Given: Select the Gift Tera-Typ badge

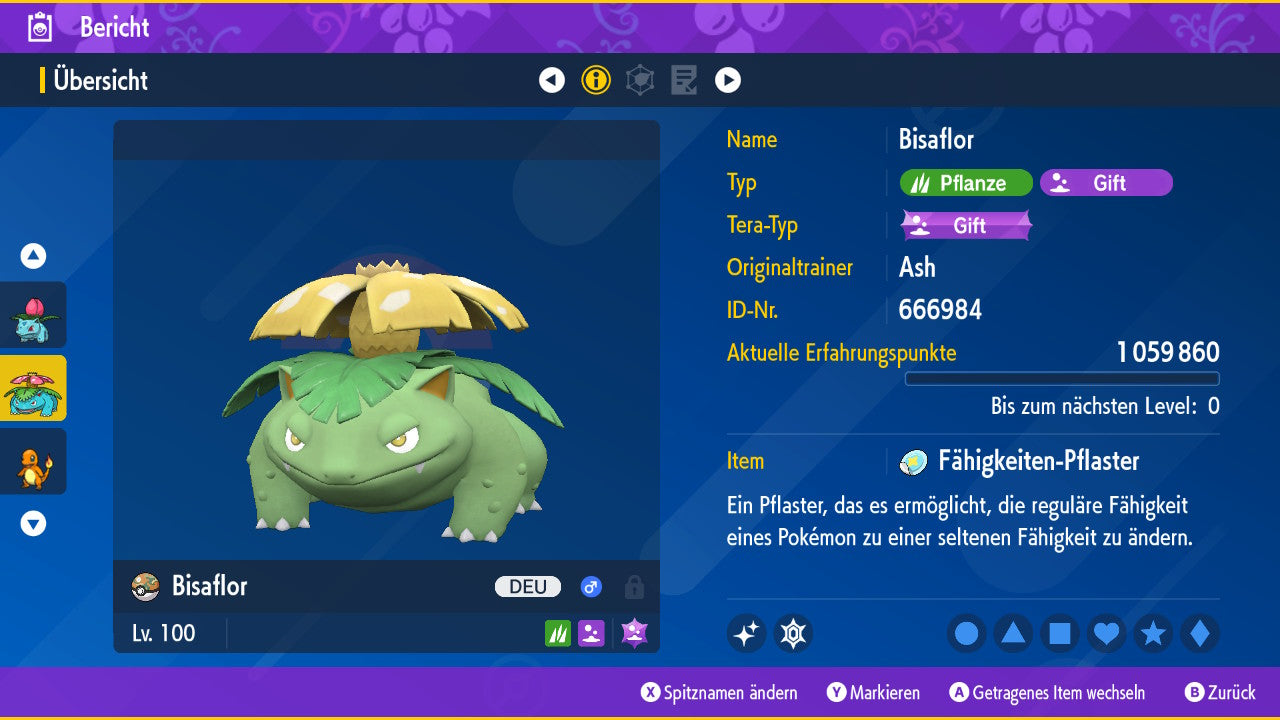Looking at the screenshot, I should (x=966, y=226).
